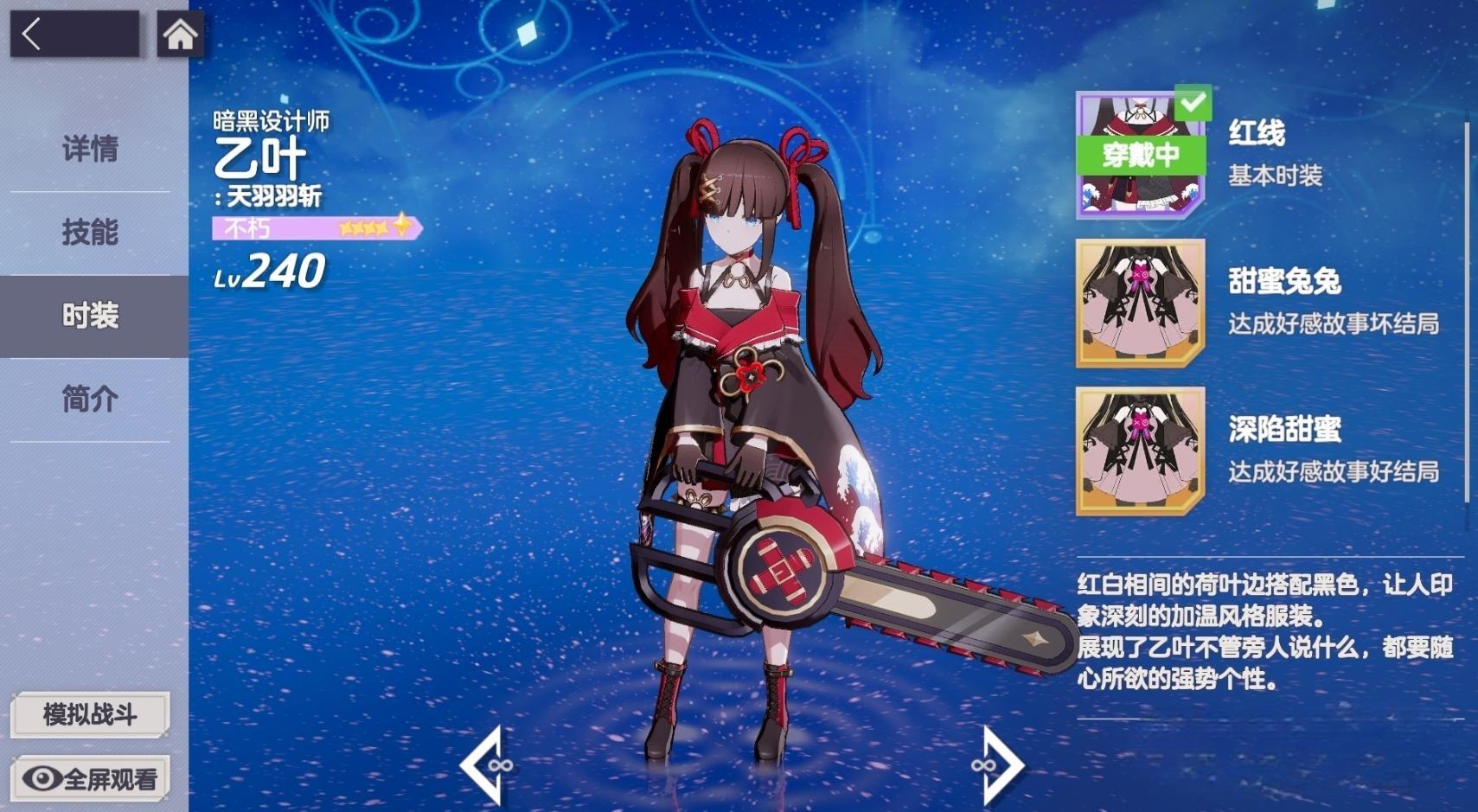Return to the home screen
The image size is (1478, 812).
(180, 35)
